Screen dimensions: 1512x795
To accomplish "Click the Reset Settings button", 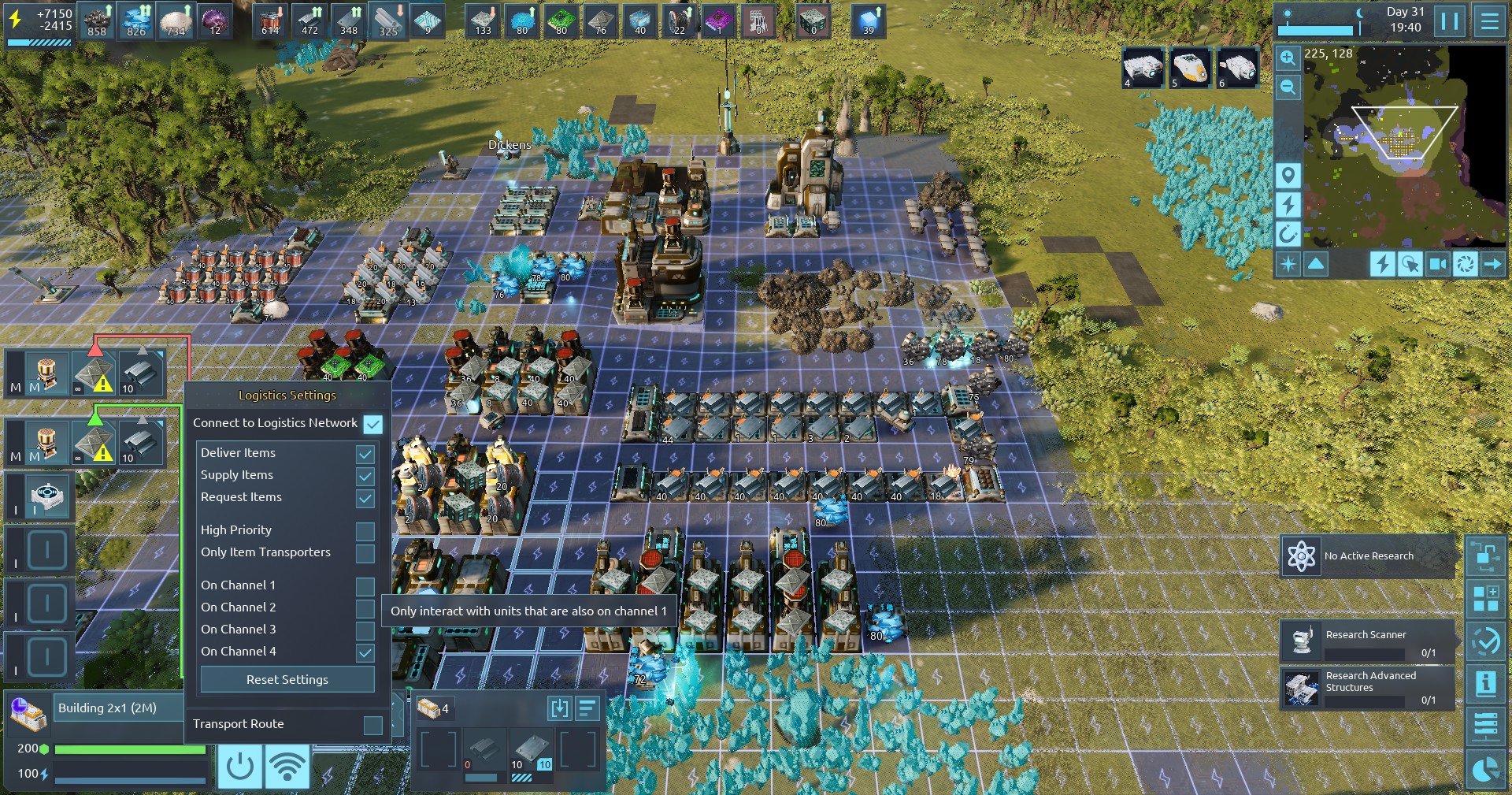I will click(x=287, y=679).
